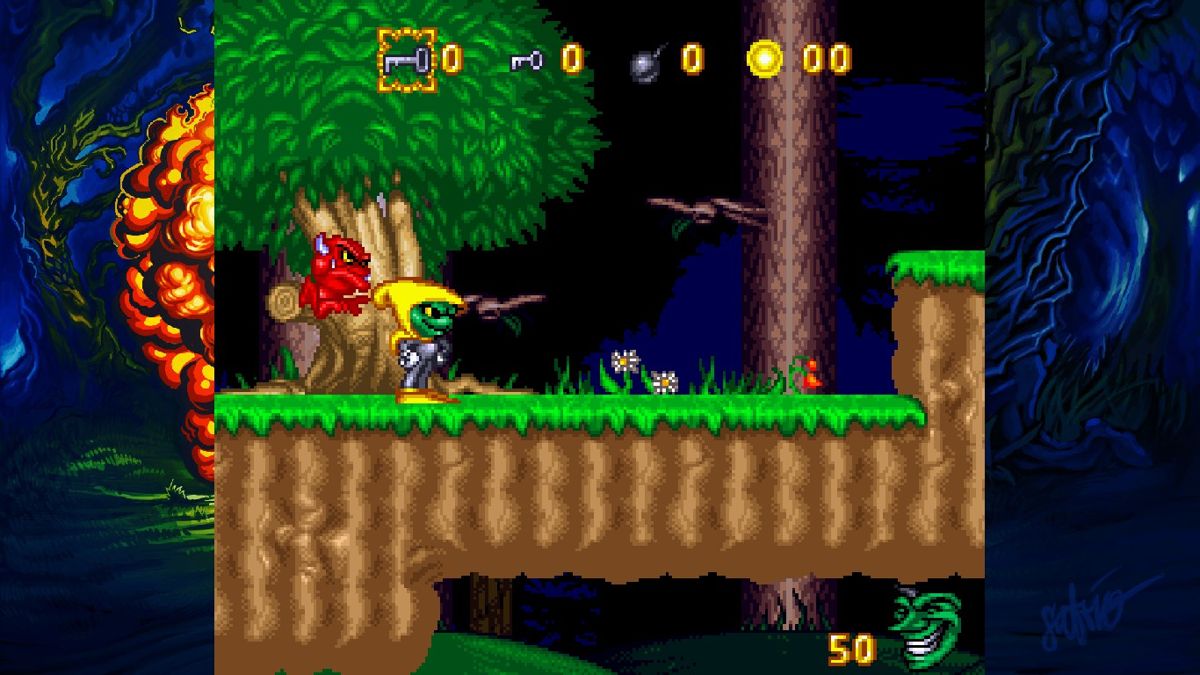1200x675 pixels.
Task: Choose the bomb item icon
Action: [x=647, y=62]
